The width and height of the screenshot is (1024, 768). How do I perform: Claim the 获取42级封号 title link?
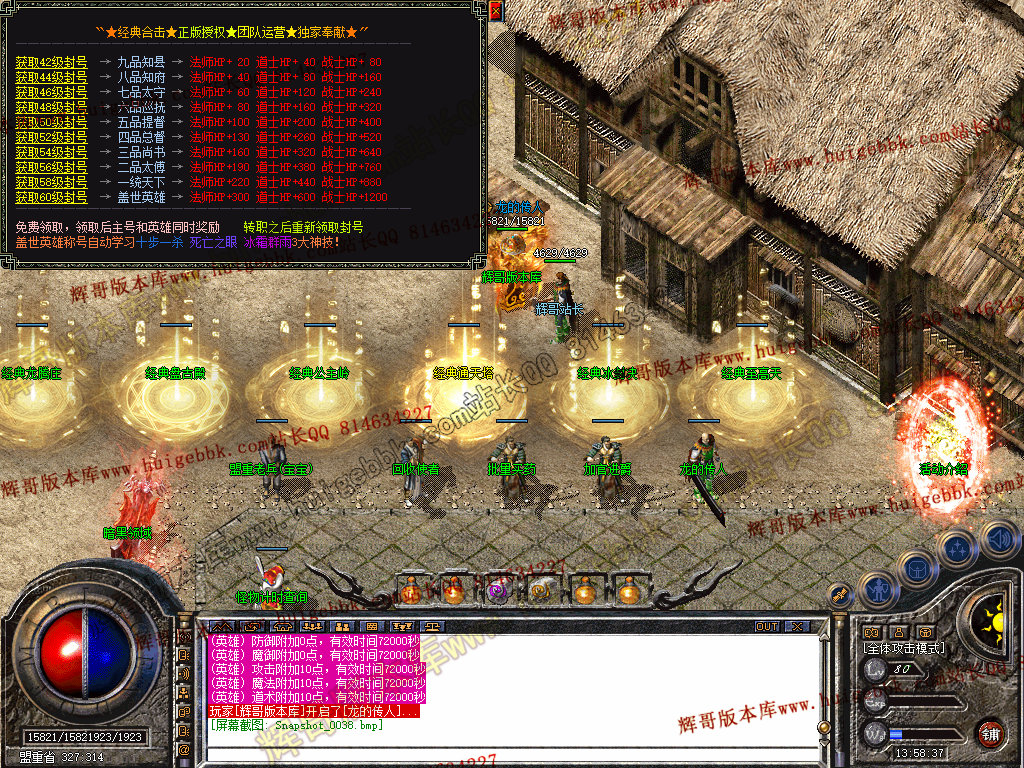pos(51,62)
